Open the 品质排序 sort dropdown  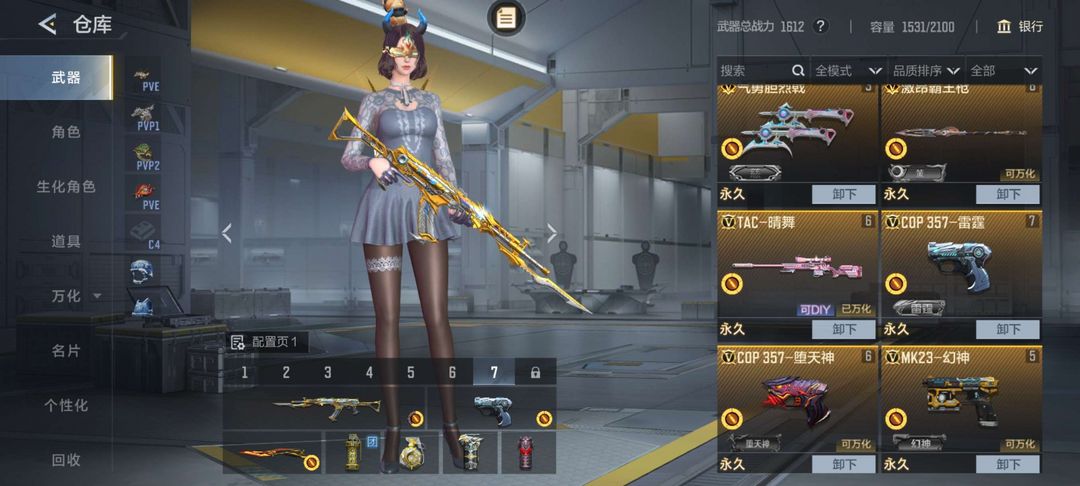[x=925, y=71]
